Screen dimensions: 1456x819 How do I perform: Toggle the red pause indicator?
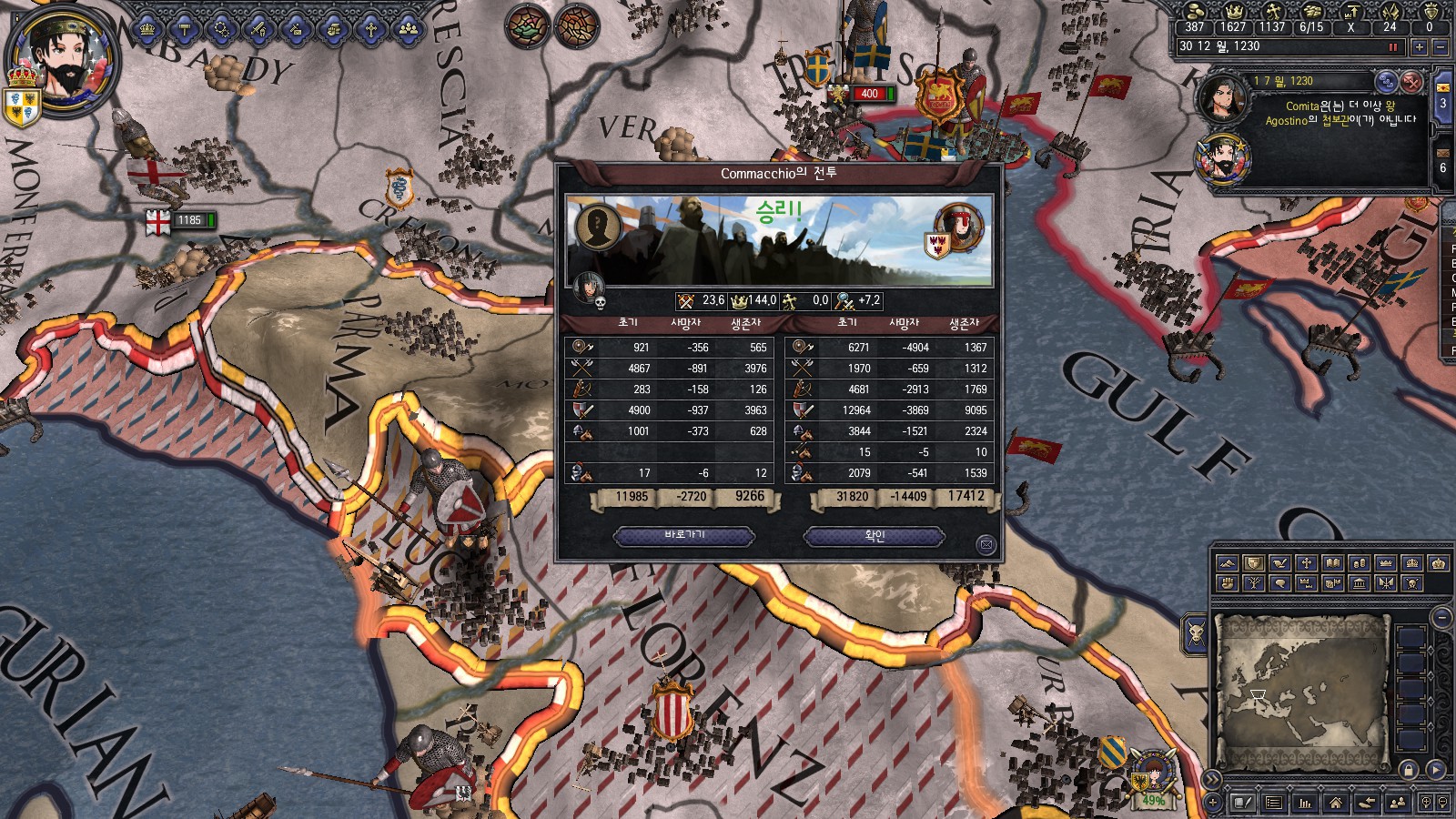point(1392,46)
